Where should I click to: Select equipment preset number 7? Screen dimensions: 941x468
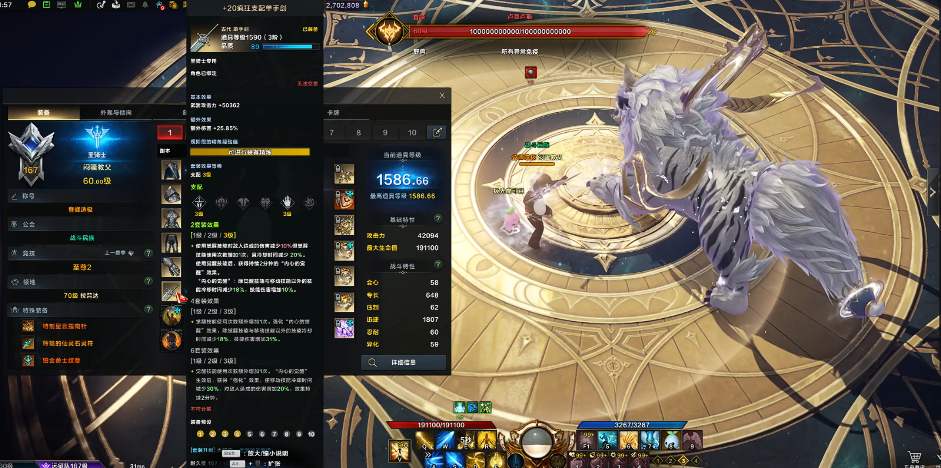[x=332, y=132]
